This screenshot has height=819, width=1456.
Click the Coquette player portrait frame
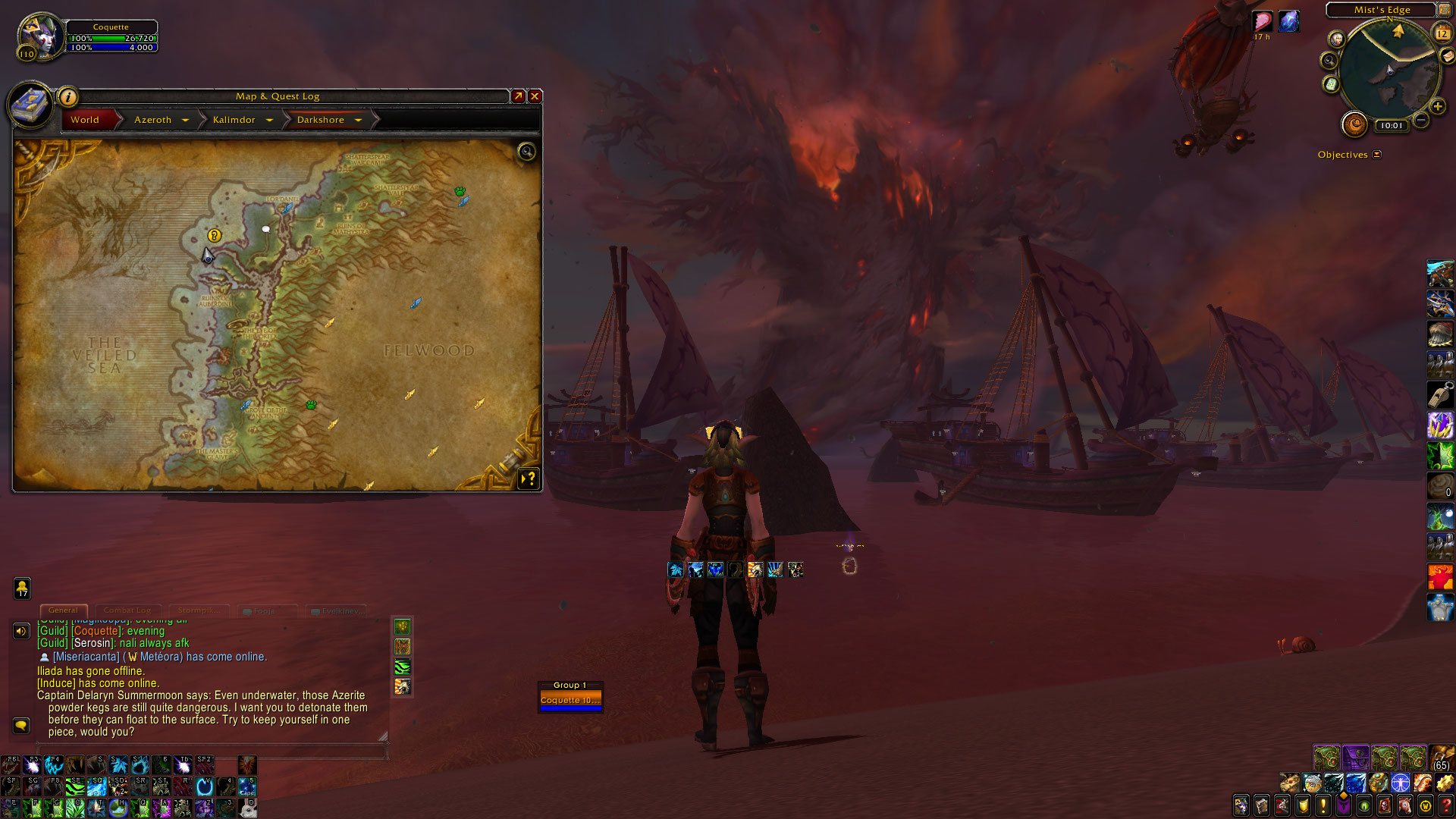(39, 36)
